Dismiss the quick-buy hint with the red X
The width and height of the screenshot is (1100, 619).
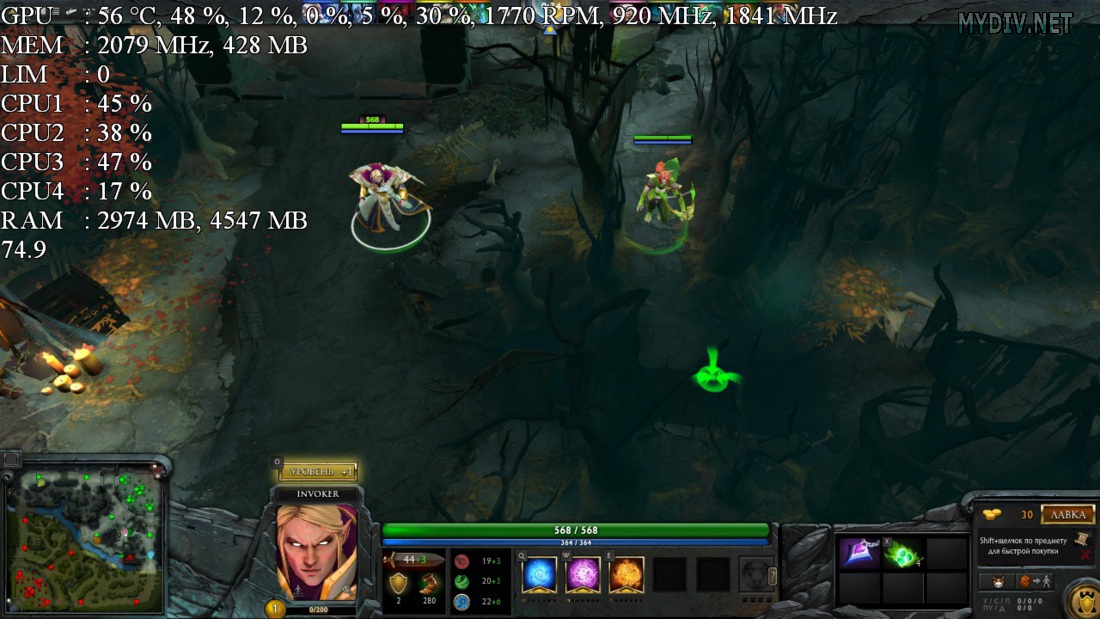1086,553
